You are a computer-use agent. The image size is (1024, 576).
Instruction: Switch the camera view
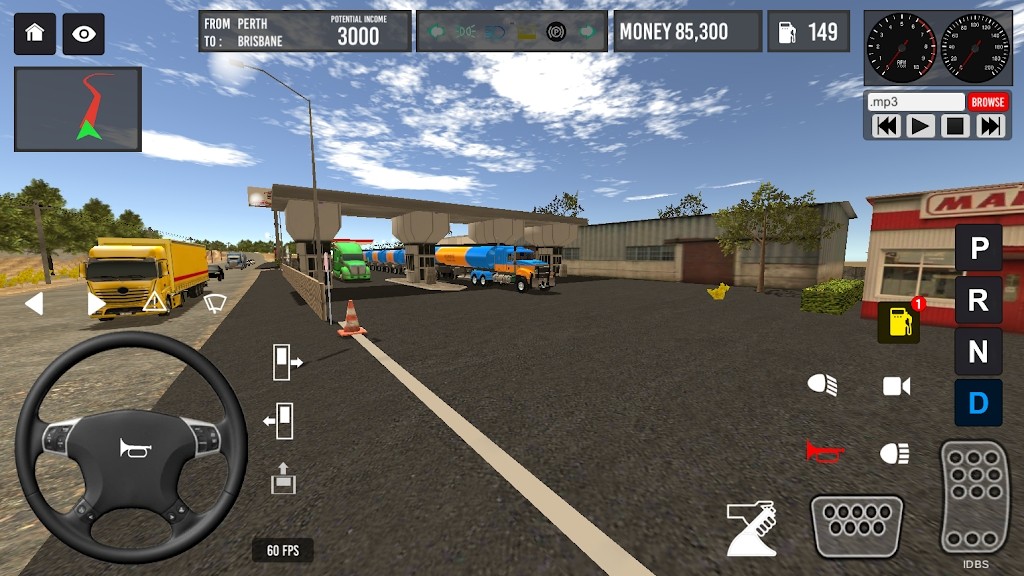tap(896, 386)
